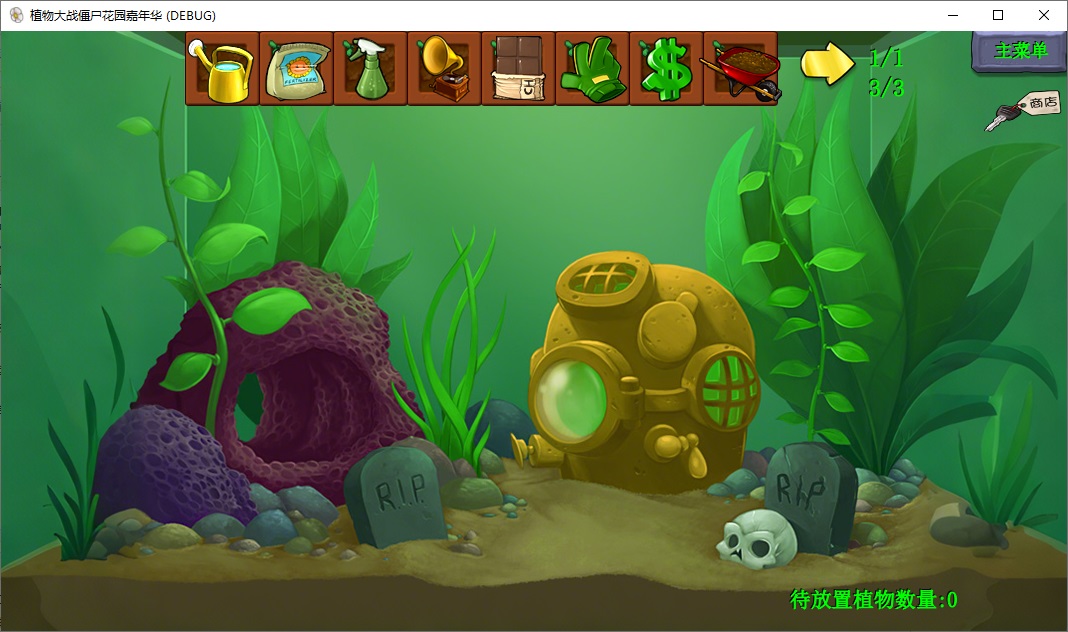The height and width of the screenshot is (632, 1068).
Task: Close the game window
Action: (x=1044, y=15)
